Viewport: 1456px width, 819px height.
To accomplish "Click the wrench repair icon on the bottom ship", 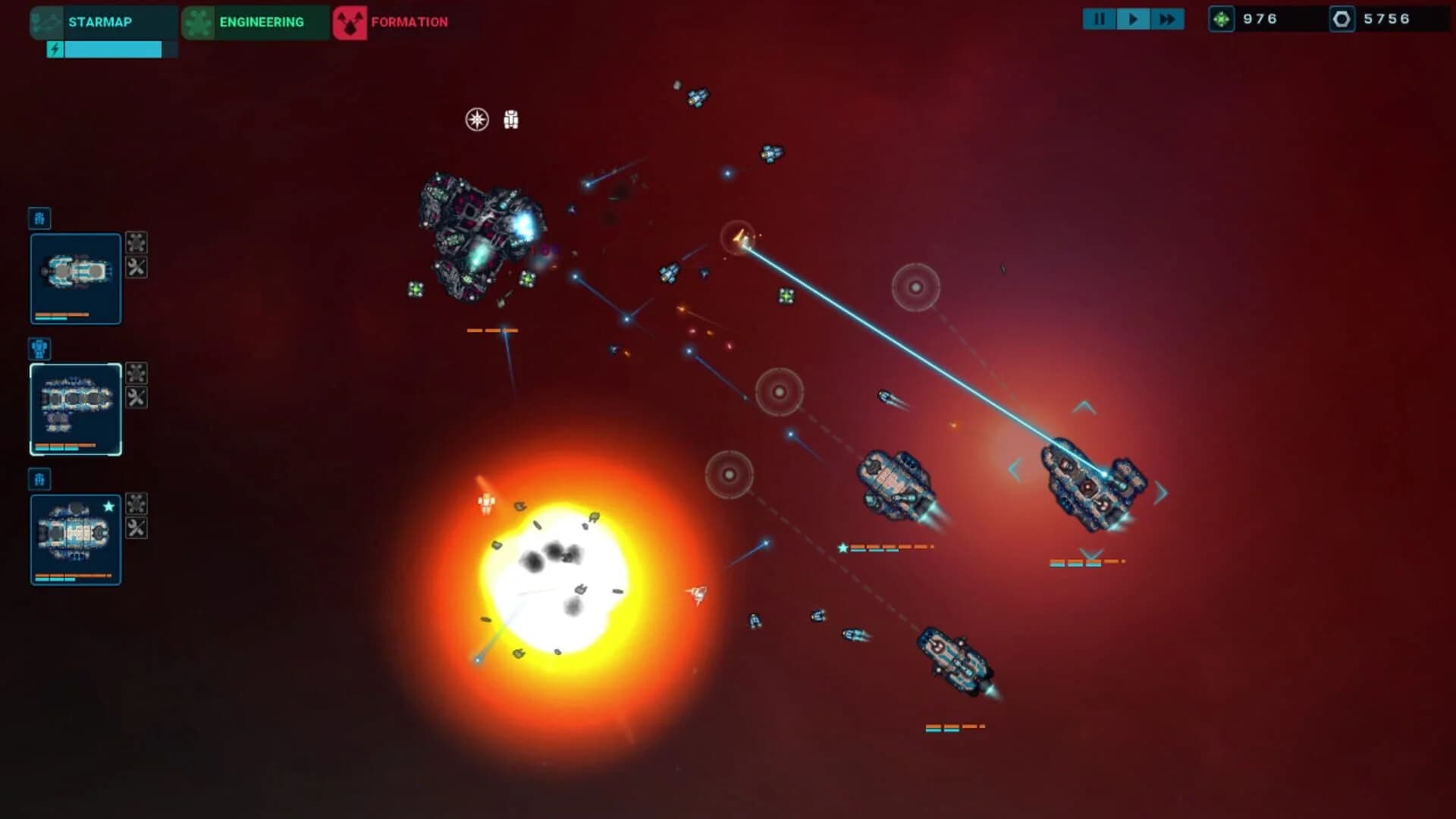I will pyautogui.click(x=136, y=528).
